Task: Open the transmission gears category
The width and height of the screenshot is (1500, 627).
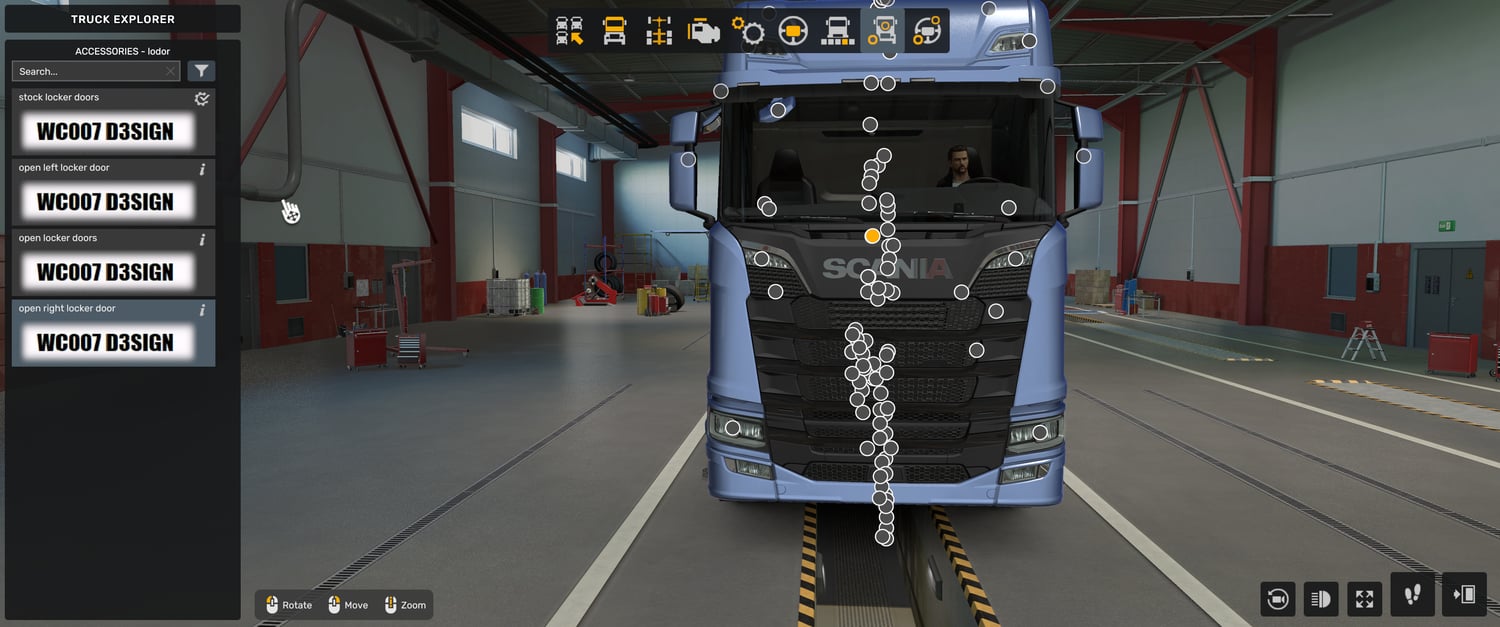Action: [x=748, y=32]
